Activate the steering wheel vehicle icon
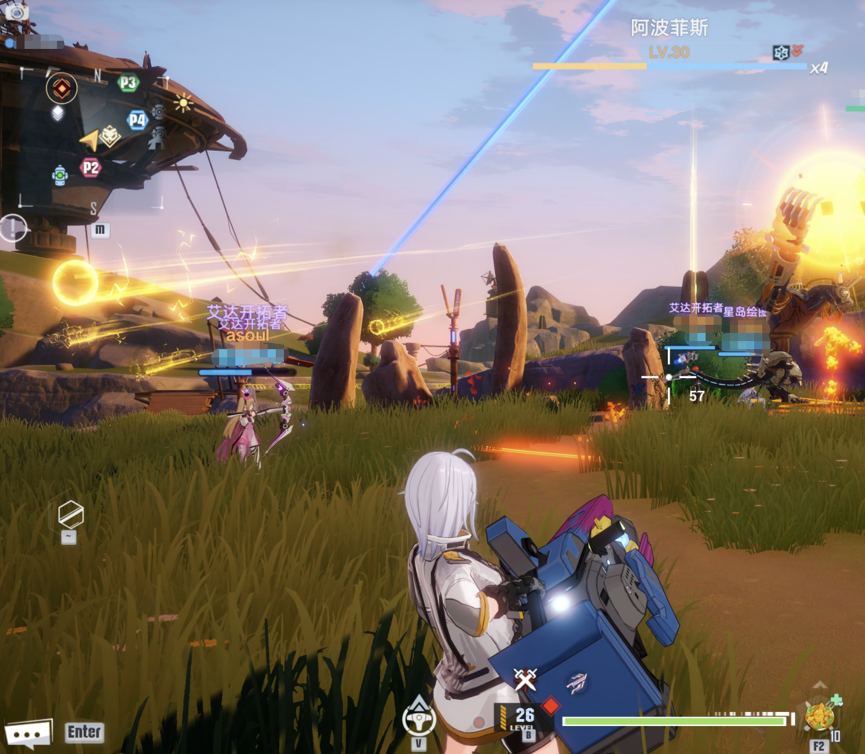Screen dimensions: 865x754 click(x=419, y=717)
